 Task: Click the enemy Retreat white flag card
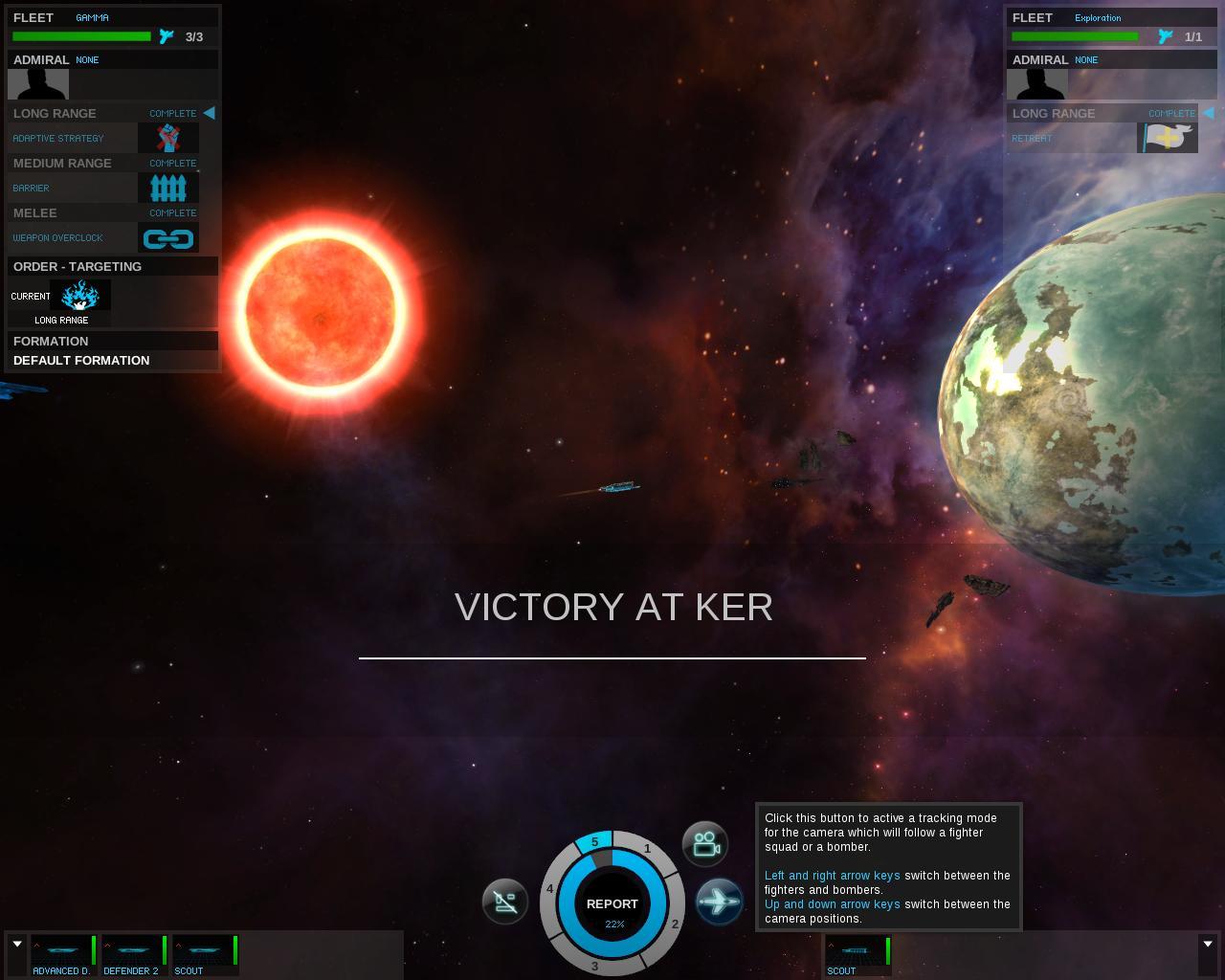(x=1167, y=138)
